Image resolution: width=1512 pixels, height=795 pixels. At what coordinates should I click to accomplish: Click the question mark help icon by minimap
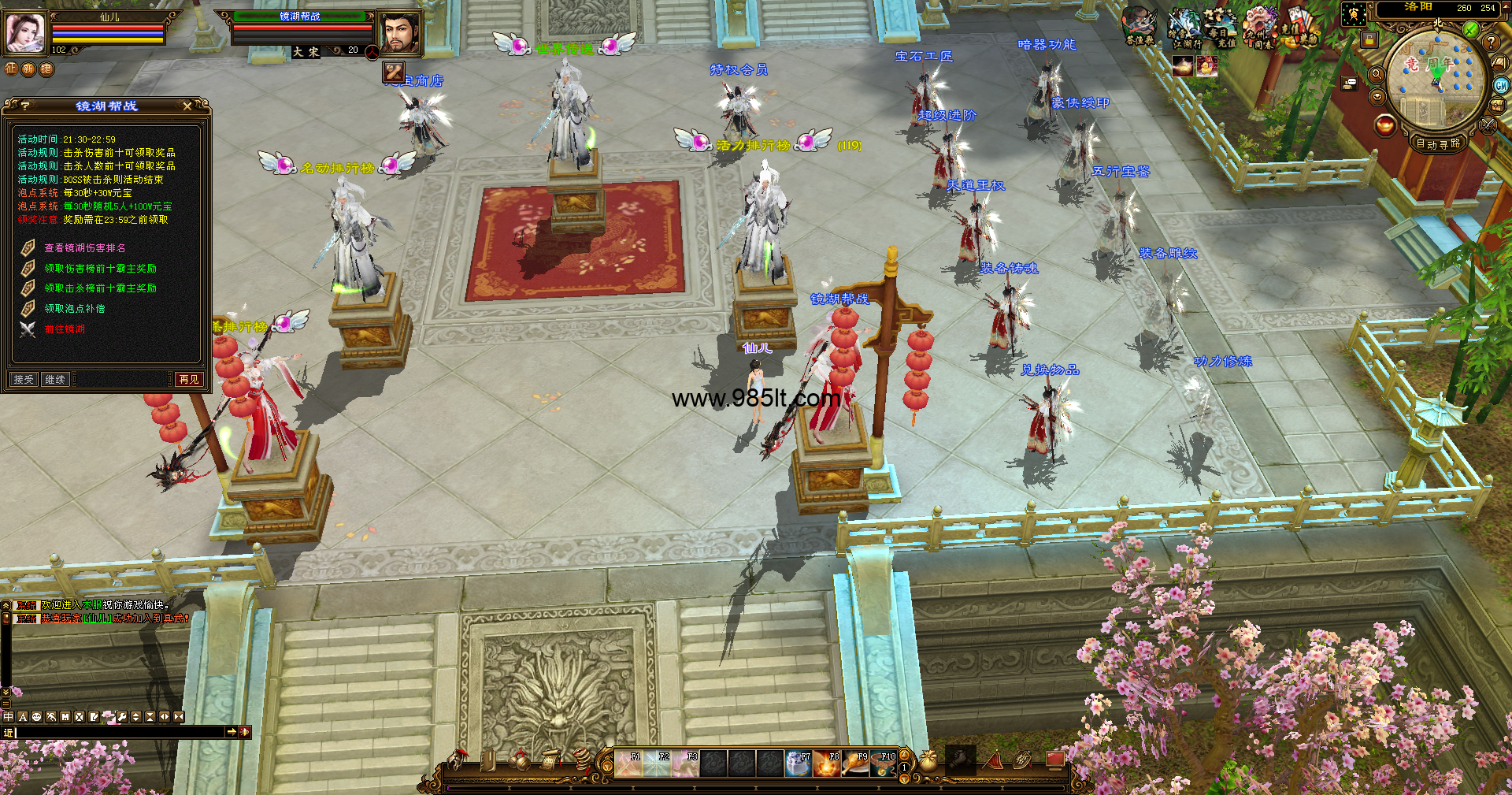pos(1491,42)
